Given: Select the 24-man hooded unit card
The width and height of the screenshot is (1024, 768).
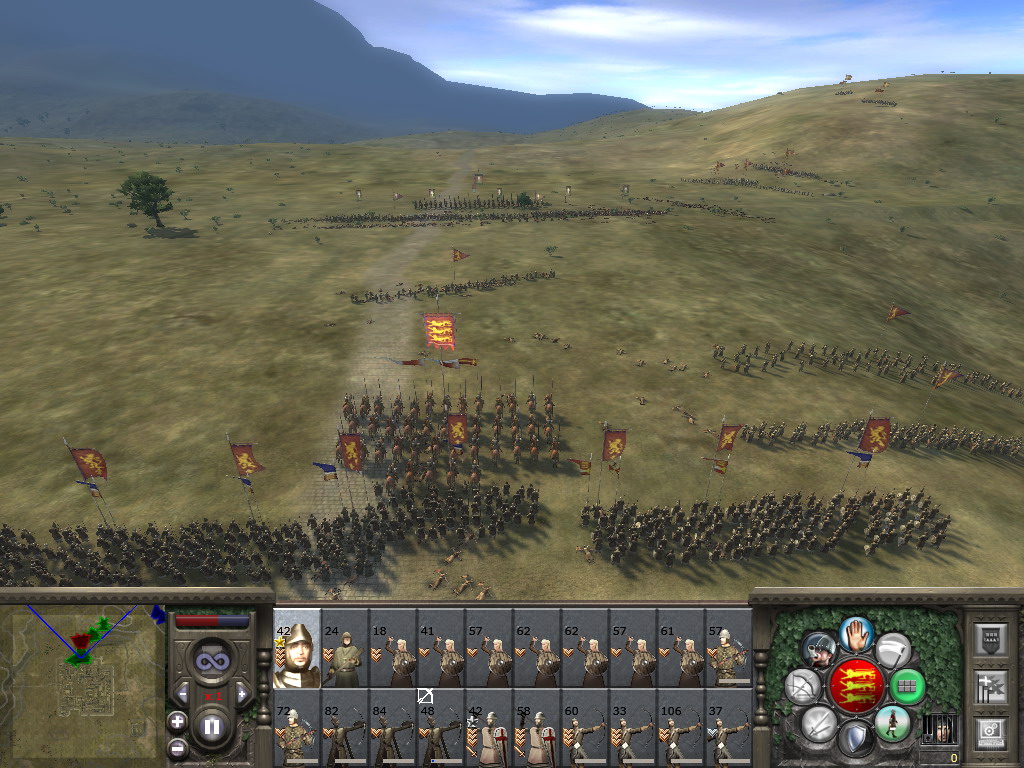Looking at the screenshot, I should (x=344, y=648).
